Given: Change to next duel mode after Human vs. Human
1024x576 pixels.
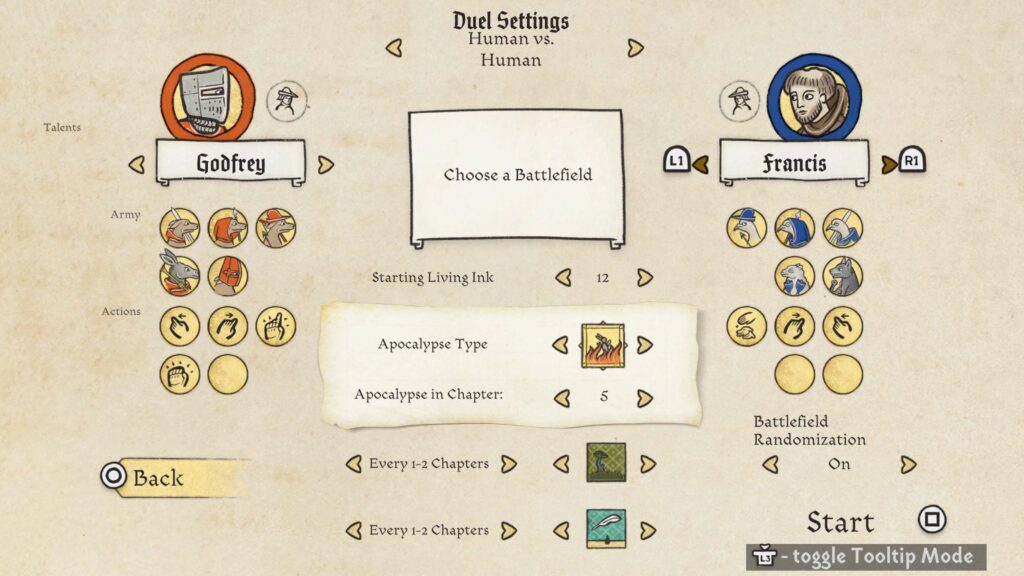Looking at the screenshot, I should coord(635,48).
